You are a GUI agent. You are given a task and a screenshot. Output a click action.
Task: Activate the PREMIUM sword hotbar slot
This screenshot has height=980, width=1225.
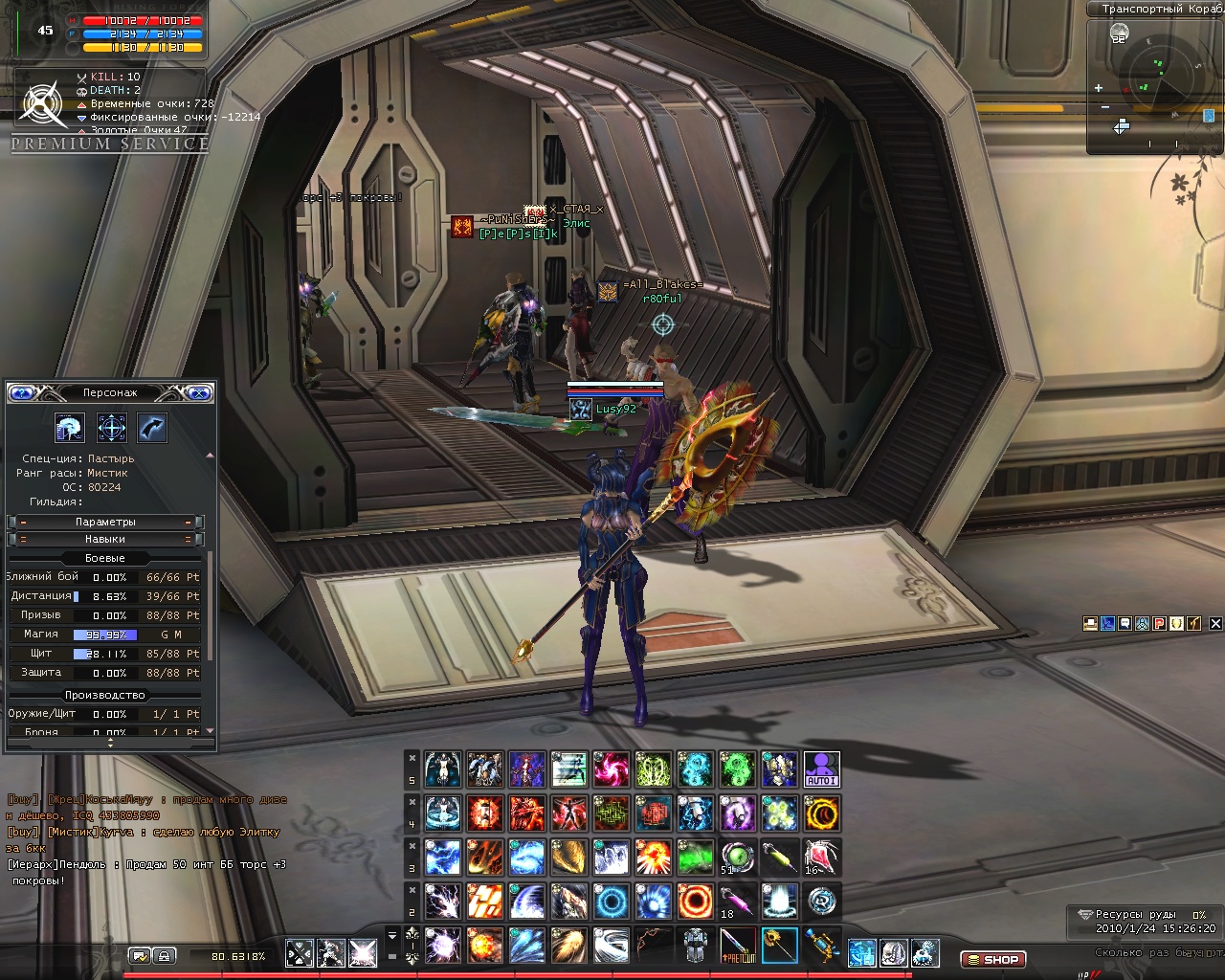[737, 946]
